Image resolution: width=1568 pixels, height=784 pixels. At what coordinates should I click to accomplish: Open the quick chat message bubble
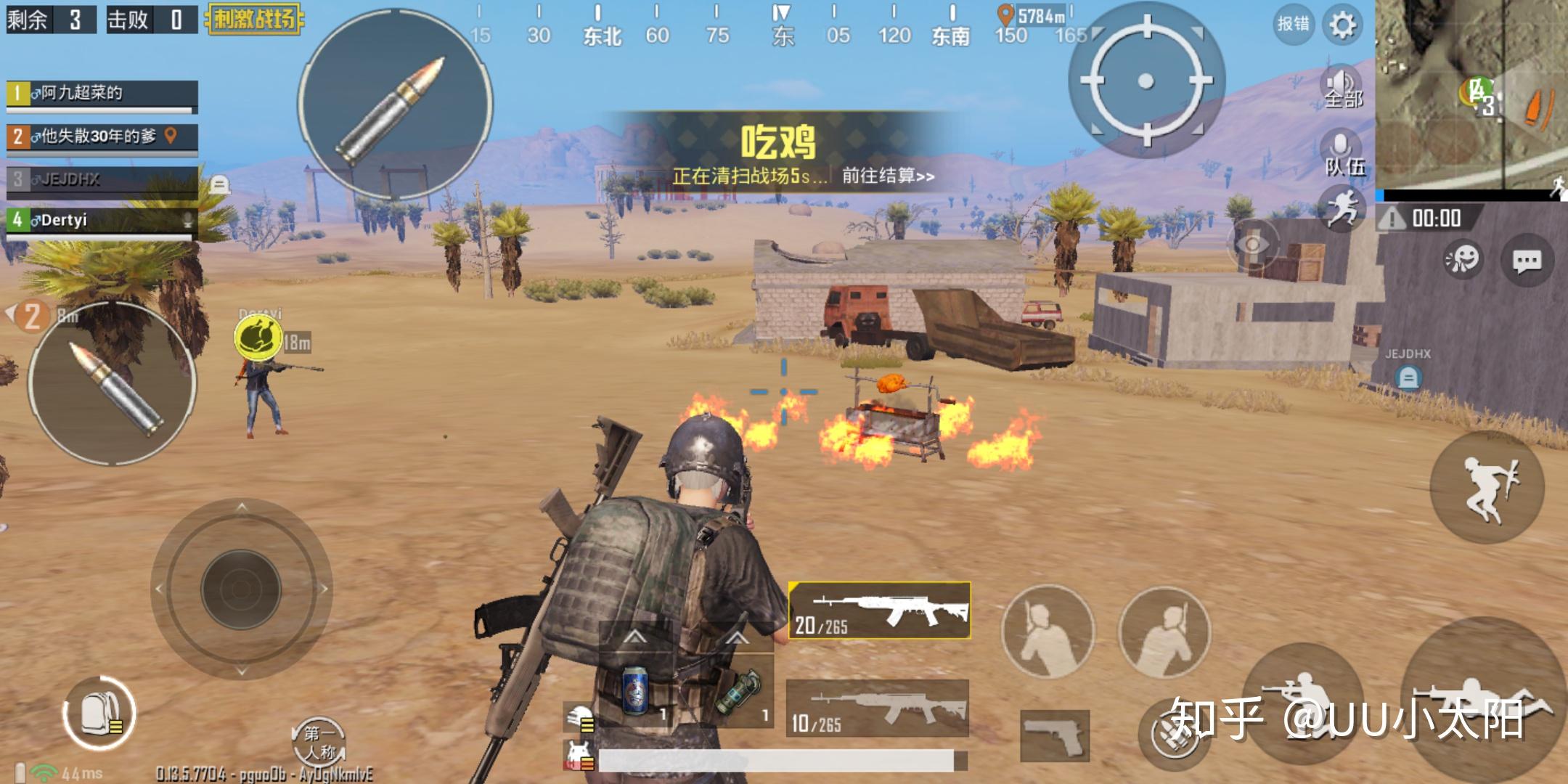click(1527, 261)
